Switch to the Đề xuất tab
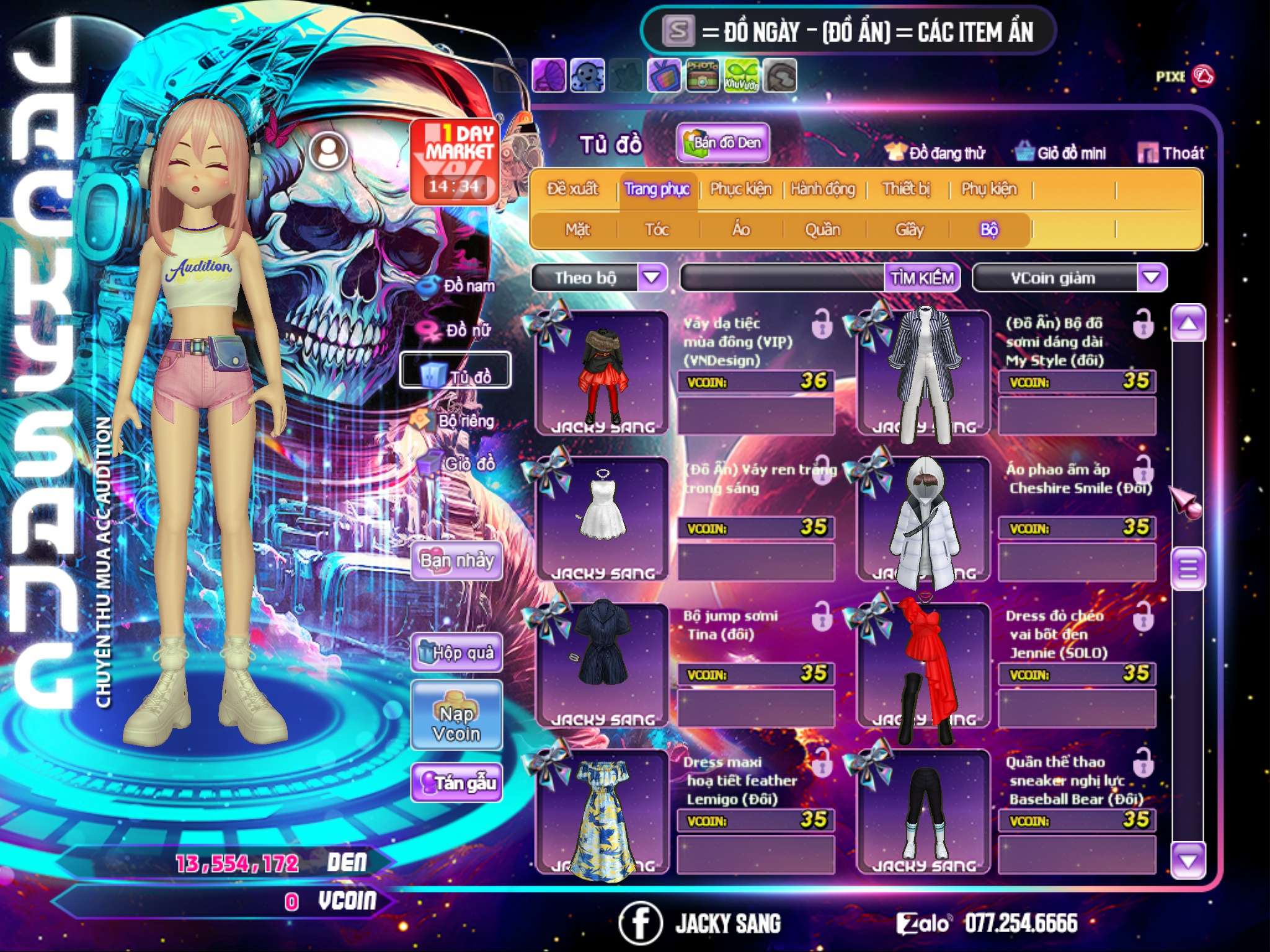Viewport: 1270px width, 952px height. click(573, 189)
